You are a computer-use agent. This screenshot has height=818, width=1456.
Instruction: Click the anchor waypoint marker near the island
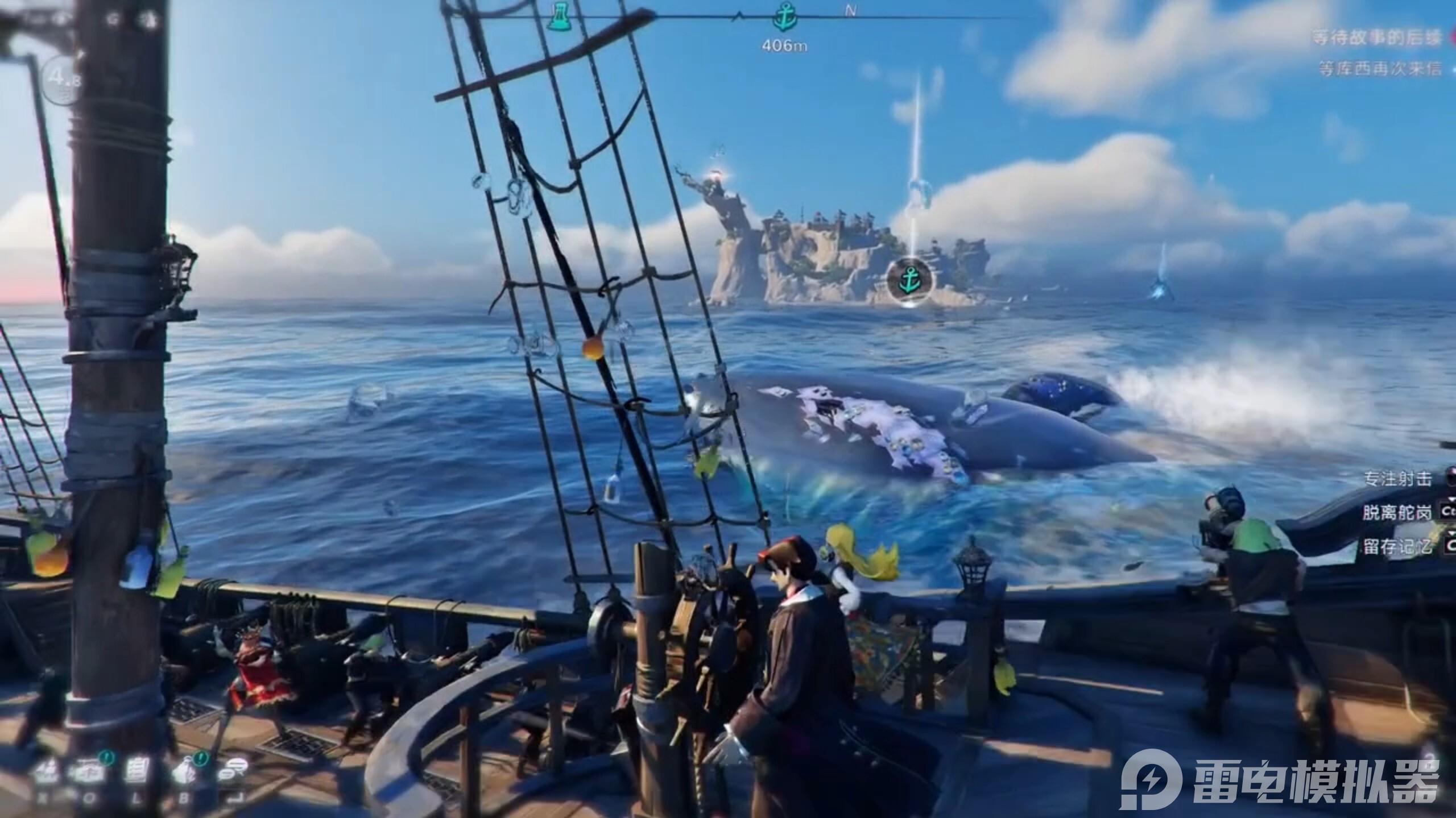click(x=909, y=280)
